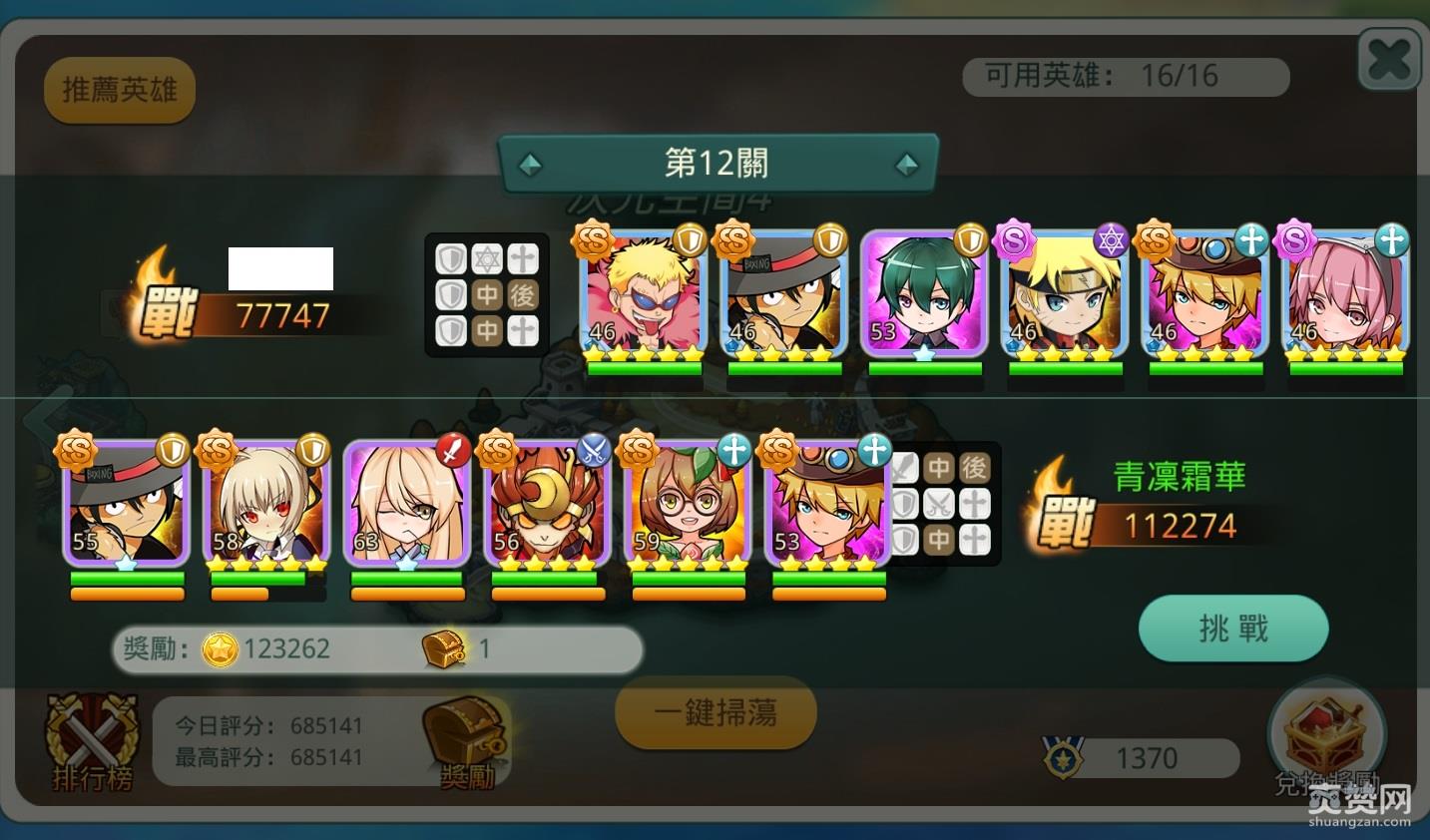This screenshot has height=840, width=1430.
Task: Click the small chest icon showing count 1
Action: [442, 648]
